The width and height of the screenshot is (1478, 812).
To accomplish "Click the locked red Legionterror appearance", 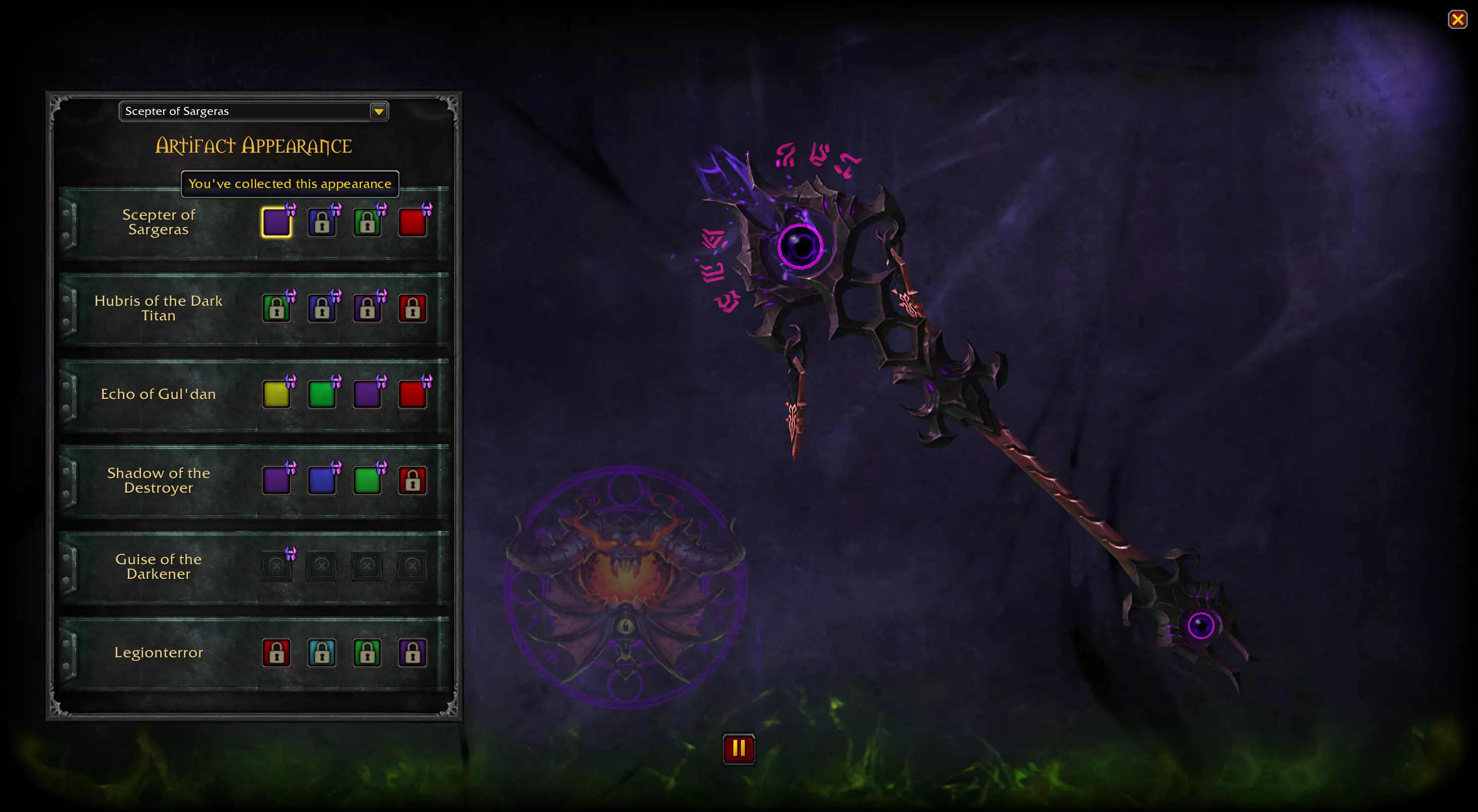I will coord(277,652).
